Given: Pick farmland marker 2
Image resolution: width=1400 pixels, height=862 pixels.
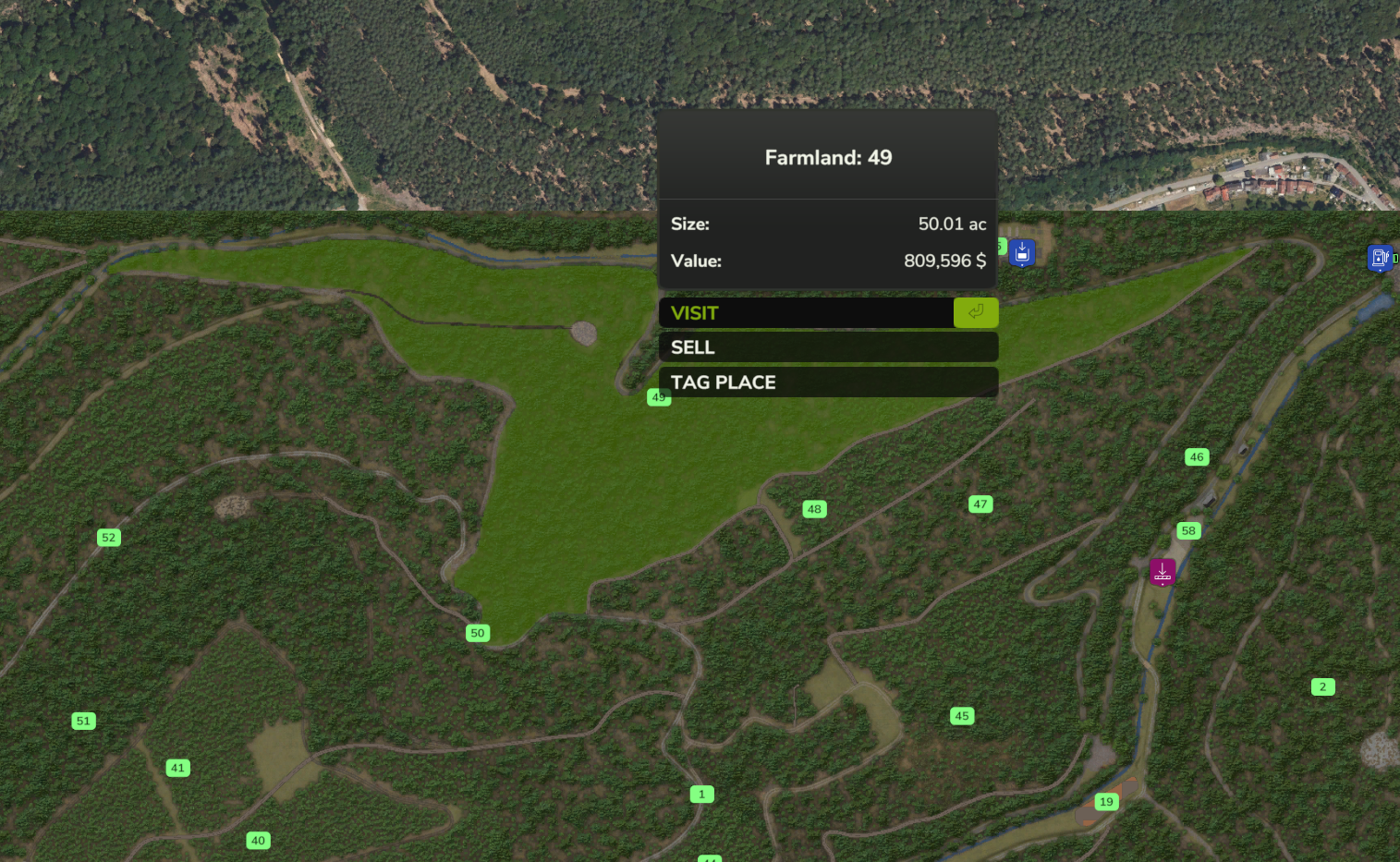Looking at the screenshot, I should [x=1322, y=686].
